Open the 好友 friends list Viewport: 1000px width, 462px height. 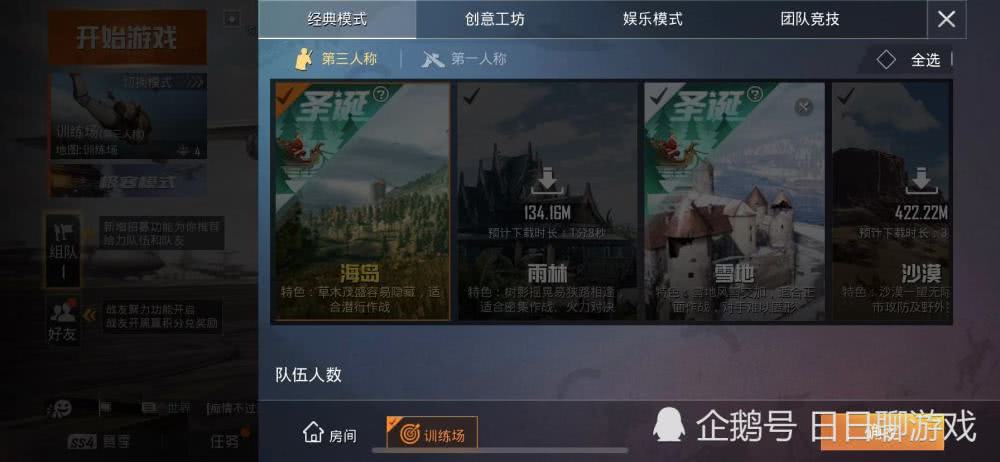63,322
